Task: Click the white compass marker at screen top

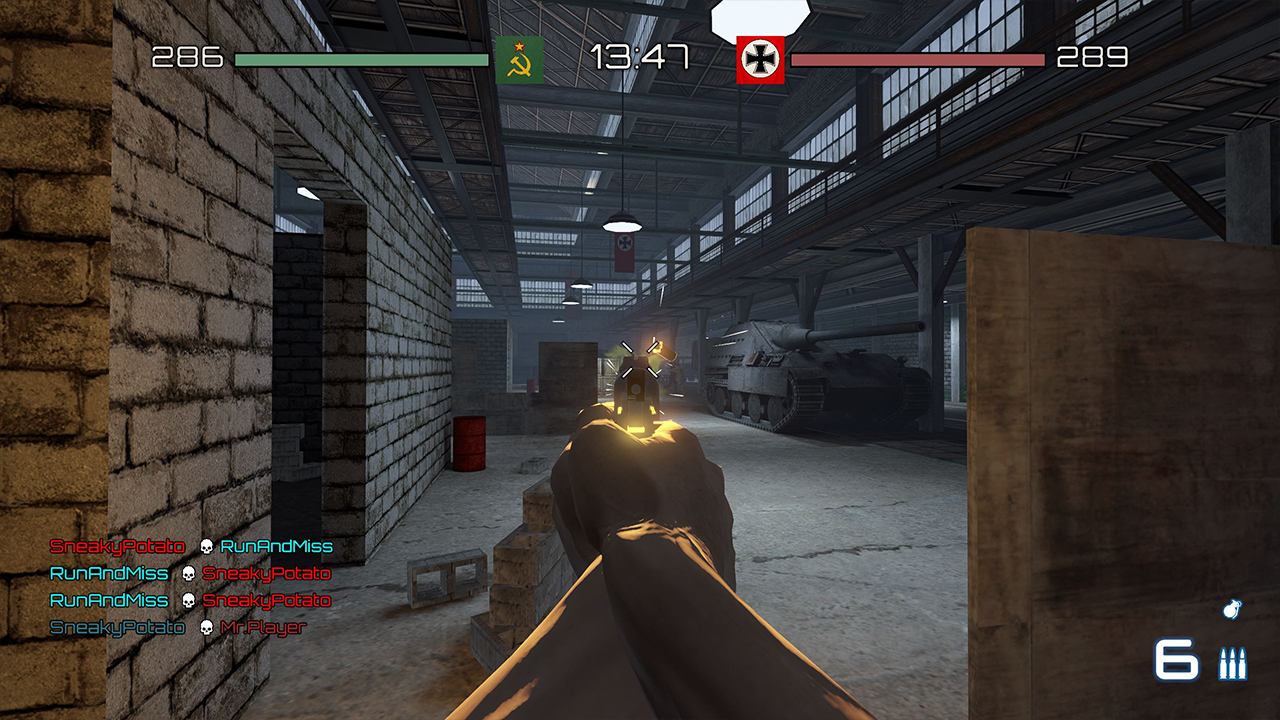Action: pyautogui.click(x=760, y=14)
